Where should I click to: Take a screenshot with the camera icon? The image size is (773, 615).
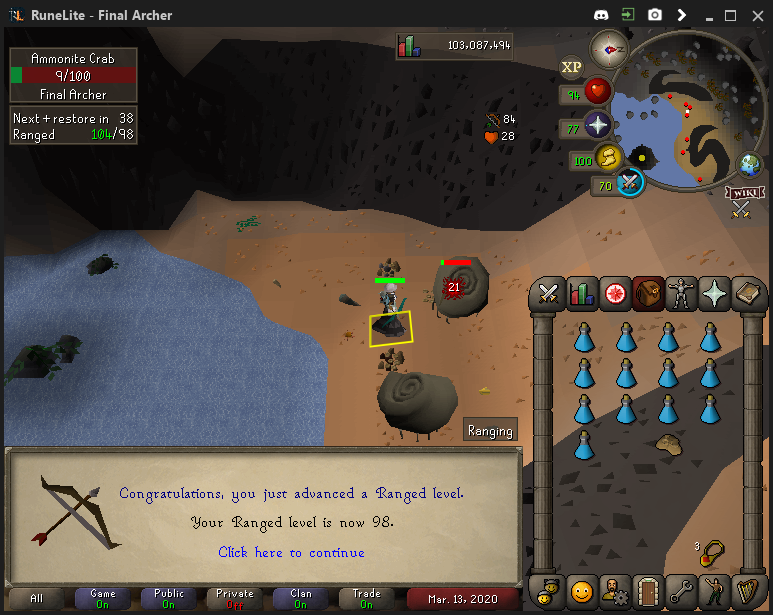tap(655, 15)
